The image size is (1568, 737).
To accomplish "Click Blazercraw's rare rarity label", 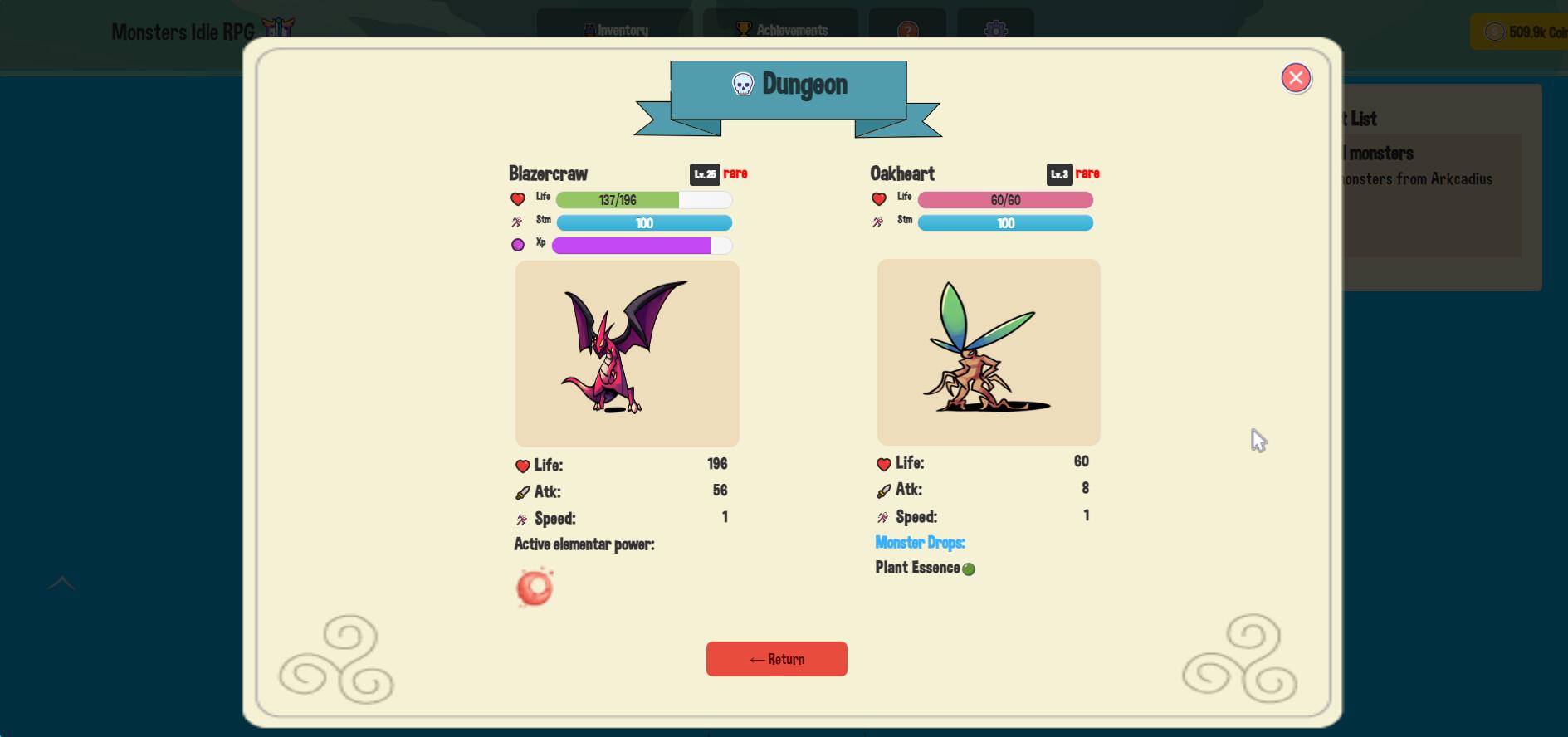I will (734, 173).
